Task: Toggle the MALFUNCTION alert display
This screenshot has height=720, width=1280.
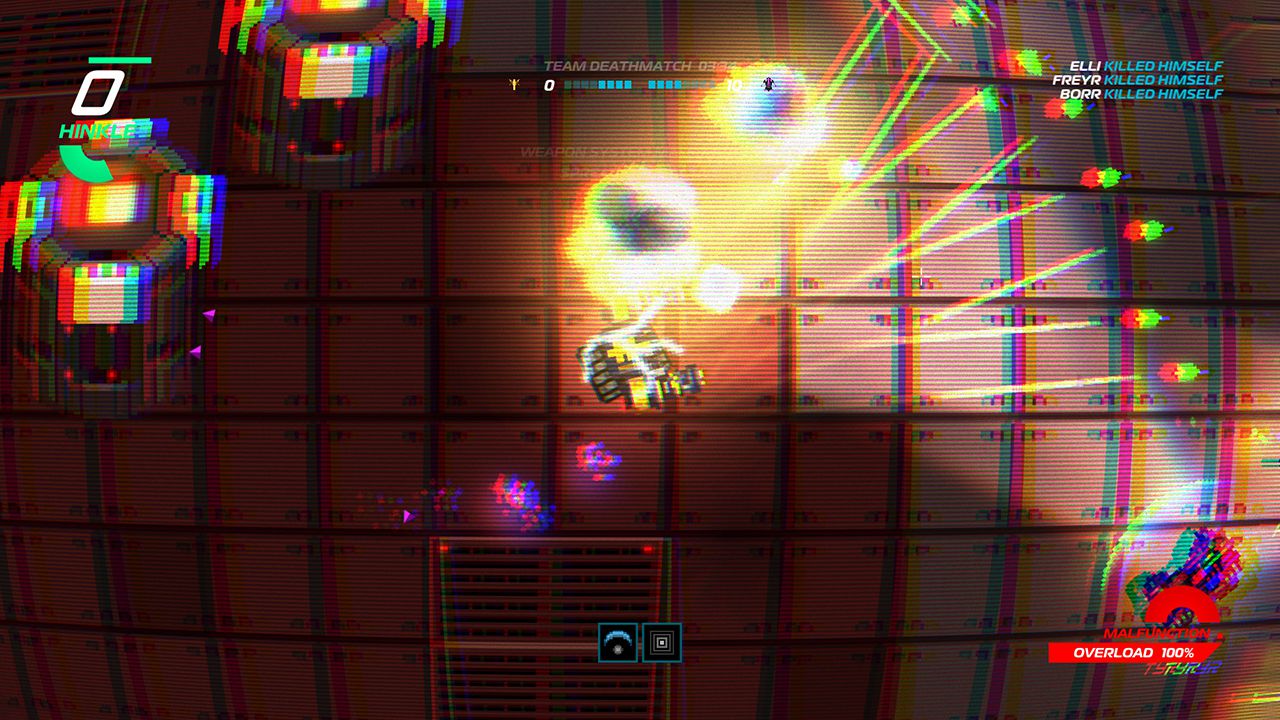Action: pyautogui.click(x=1160, y=632)
